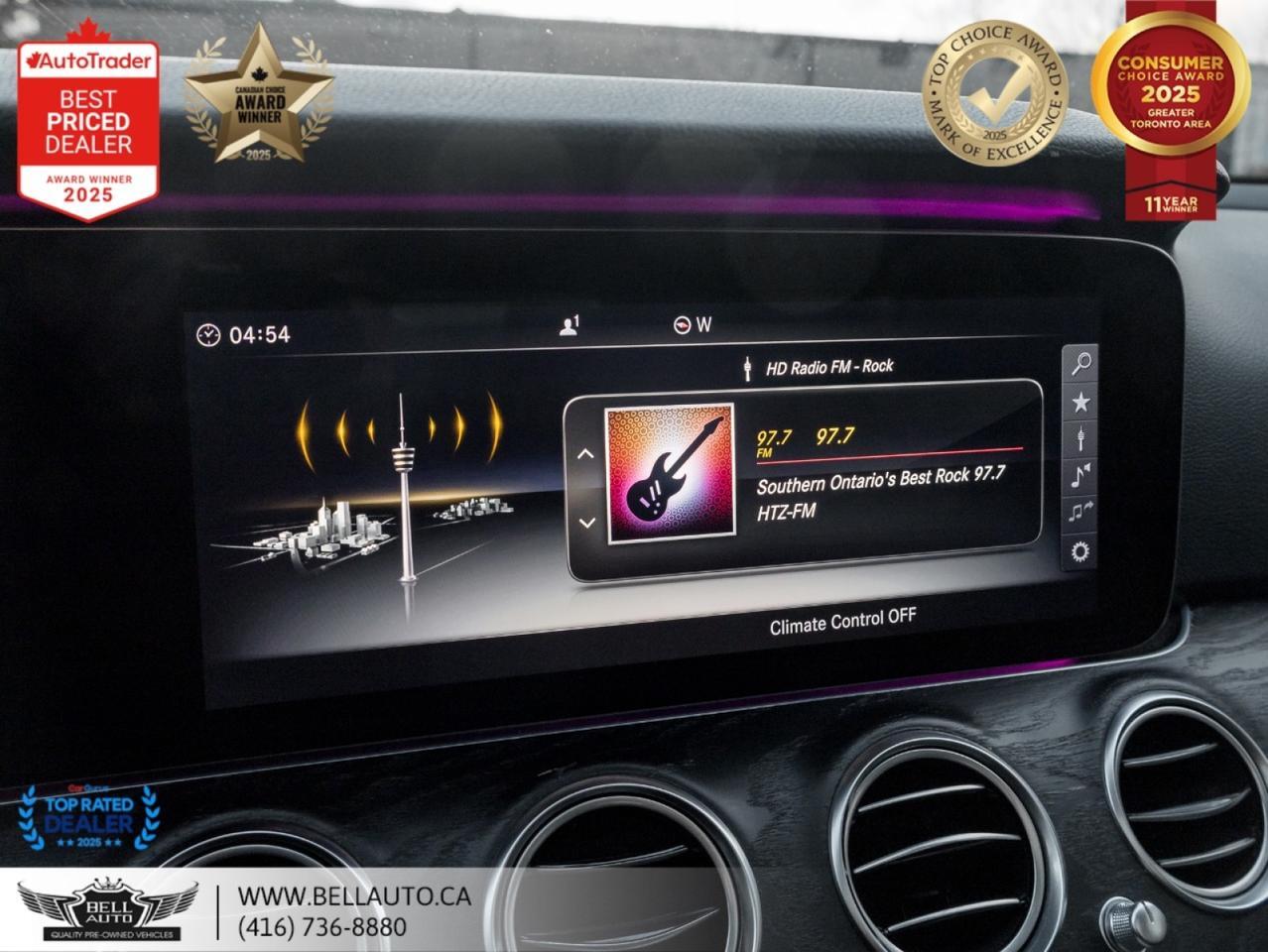The height and width of the screenshot is (952, 1268).
Task: Open the clock showing 04:54
Action: click(x=244, y=335)
